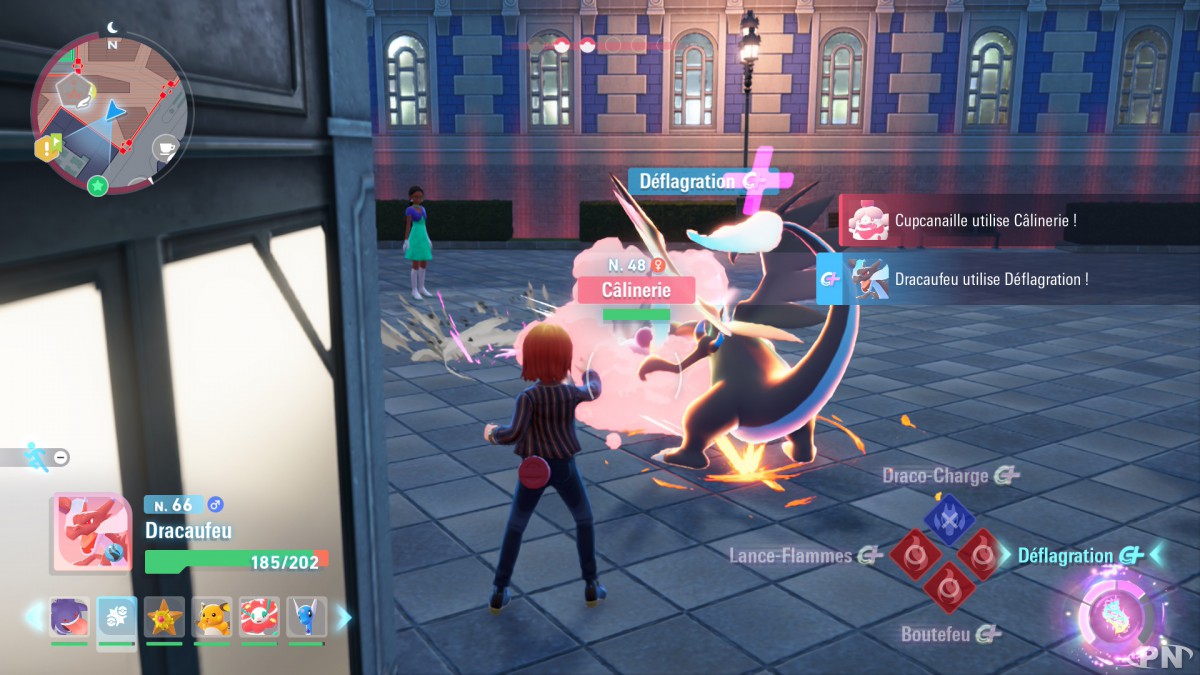The image size is (1200, 675).
Task: Choose the red flower Pokémon party slot
Action: click(x=259, y=617)
